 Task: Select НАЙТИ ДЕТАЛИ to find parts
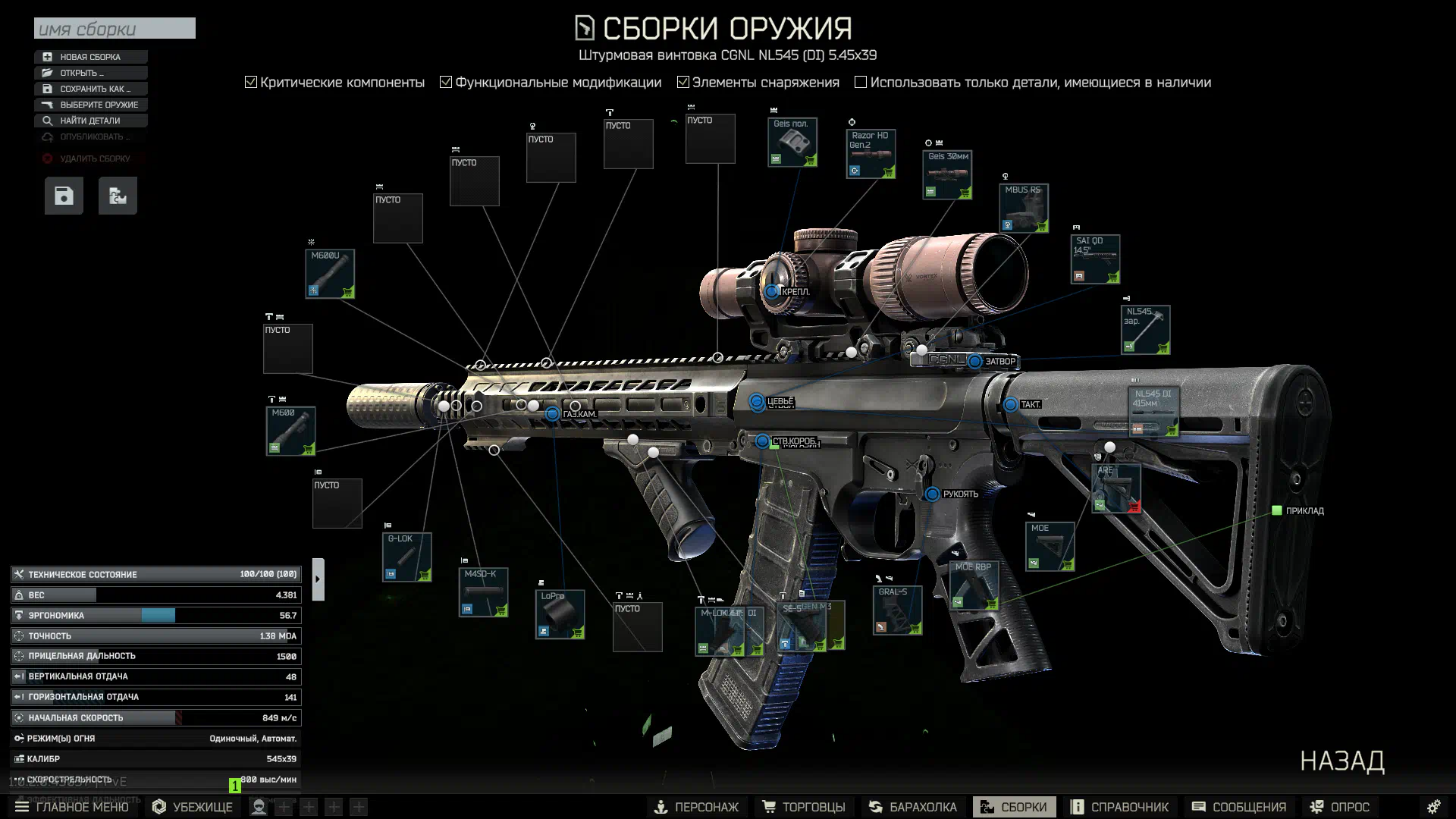click(90, 121)
